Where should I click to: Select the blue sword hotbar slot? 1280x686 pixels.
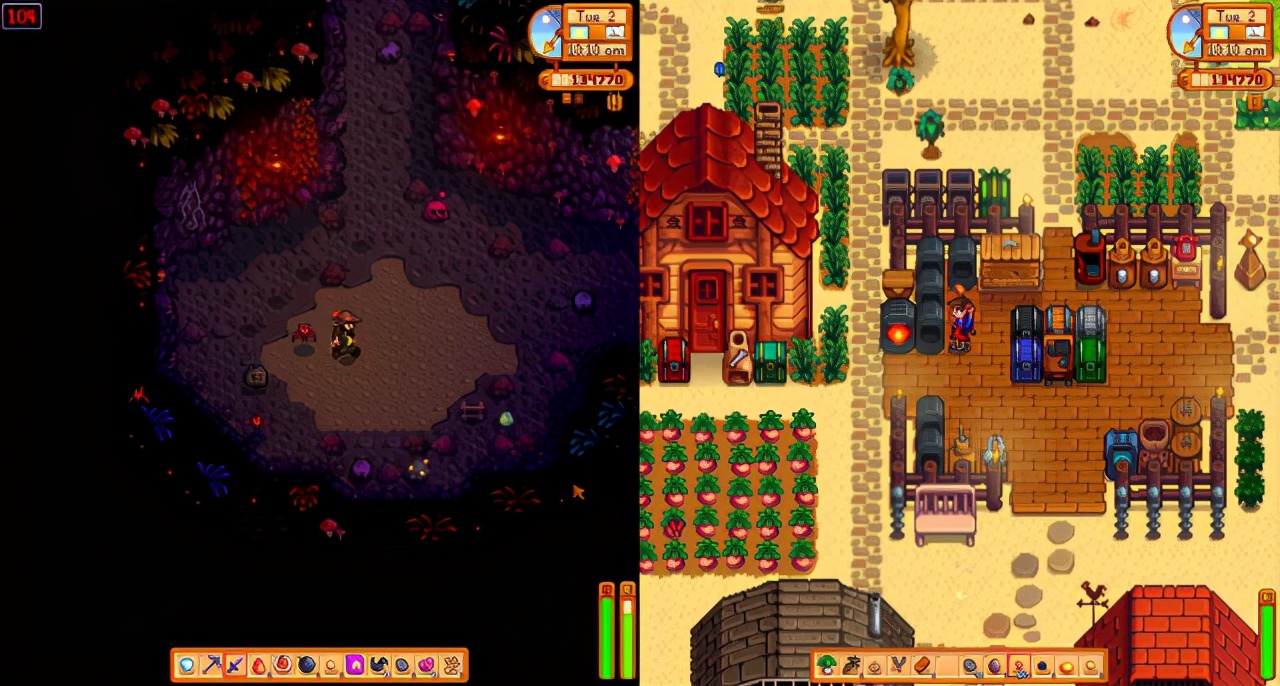235,665
